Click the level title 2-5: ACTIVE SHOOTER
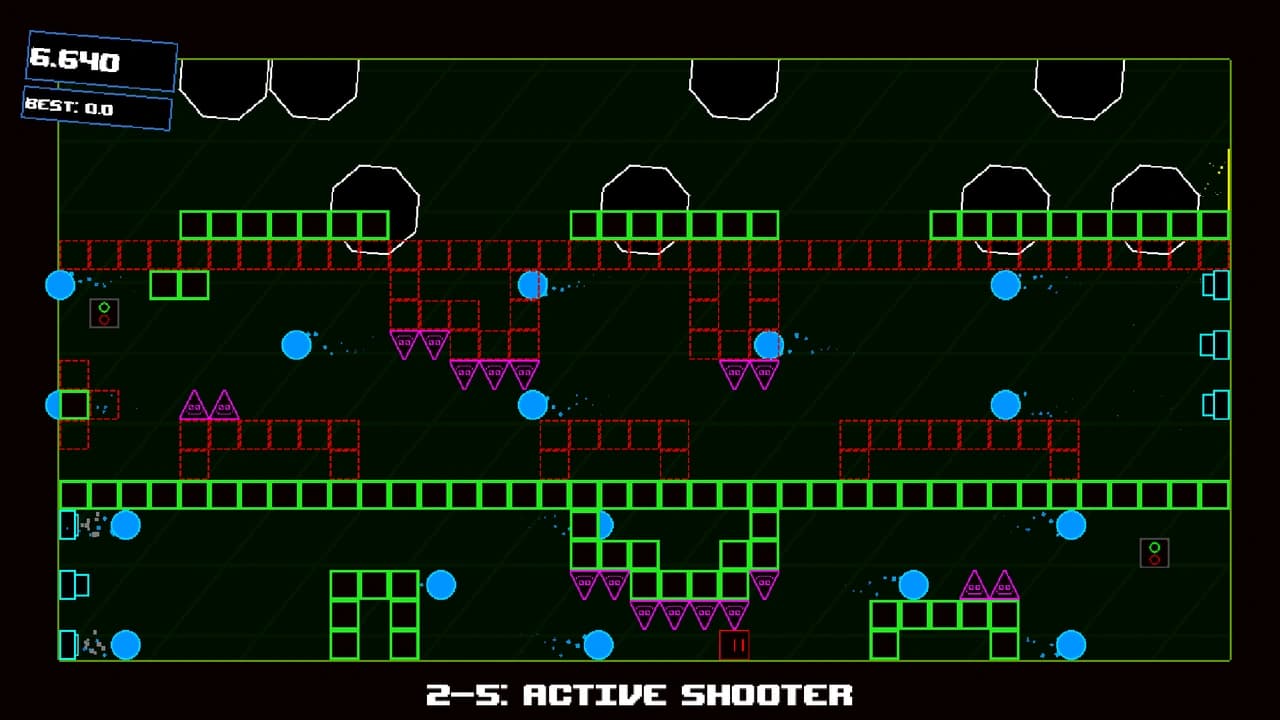 point(640,693)
